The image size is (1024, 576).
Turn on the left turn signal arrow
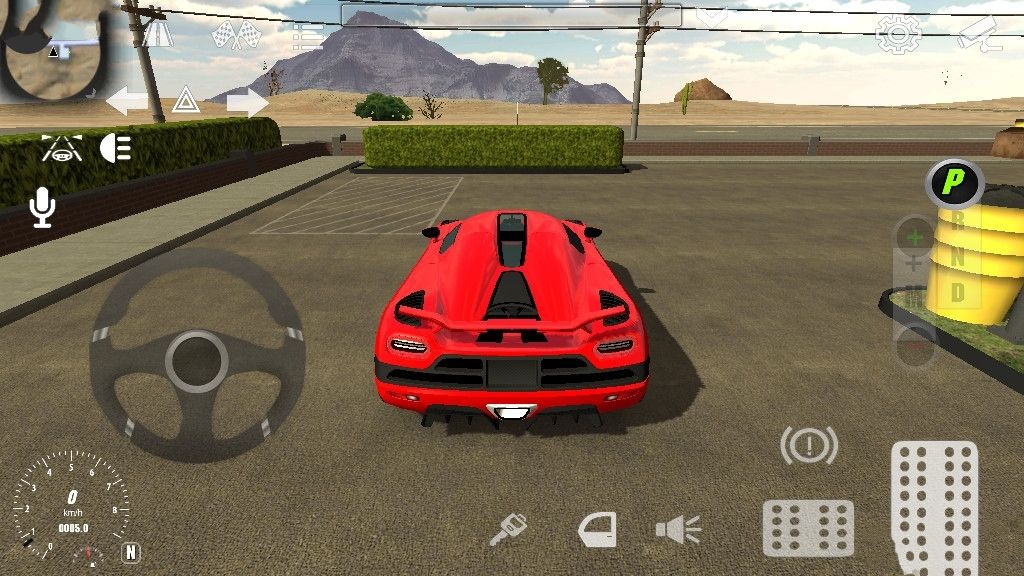pos(127,101)
